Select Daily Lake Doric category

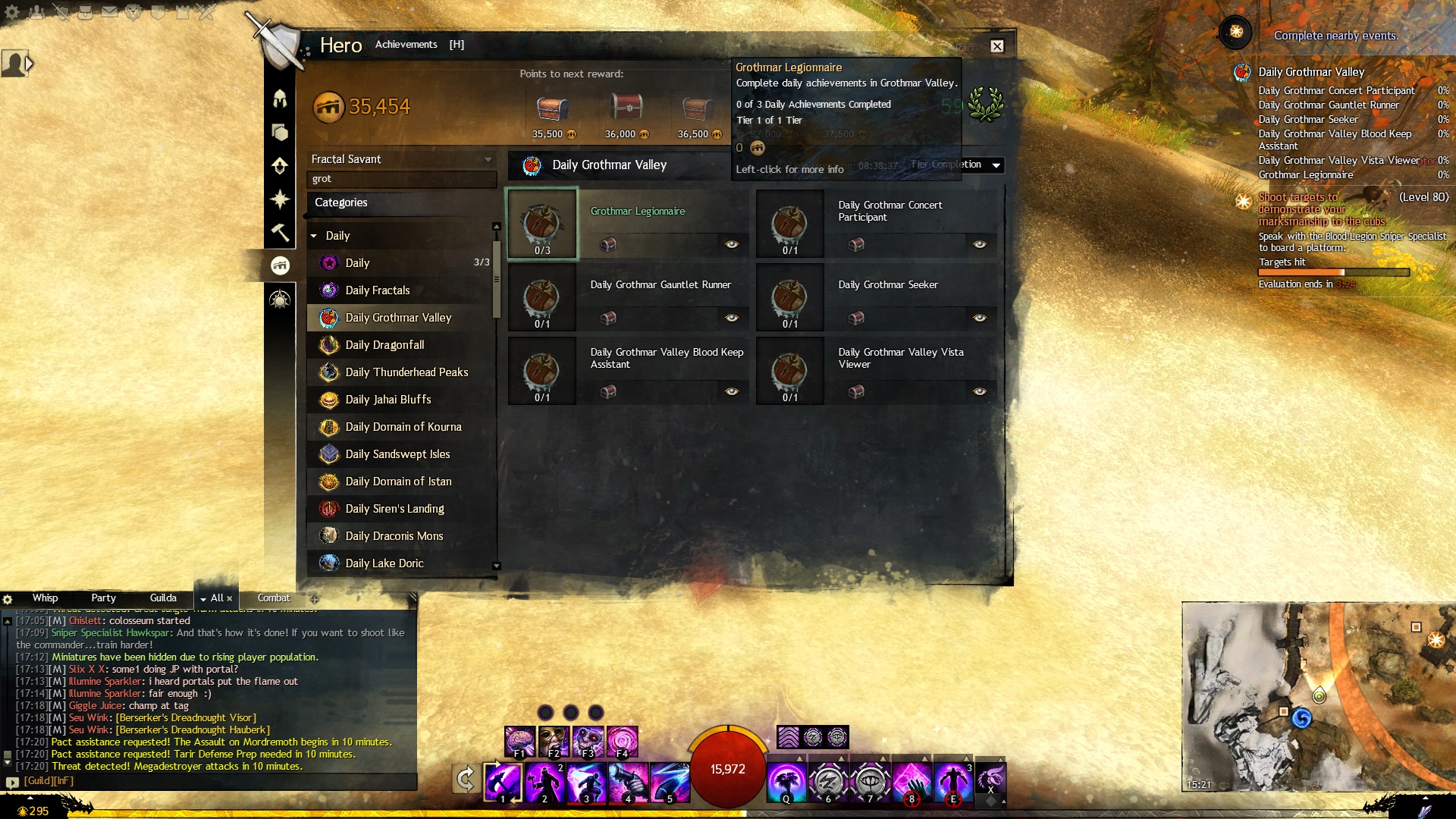pos(384,563)
